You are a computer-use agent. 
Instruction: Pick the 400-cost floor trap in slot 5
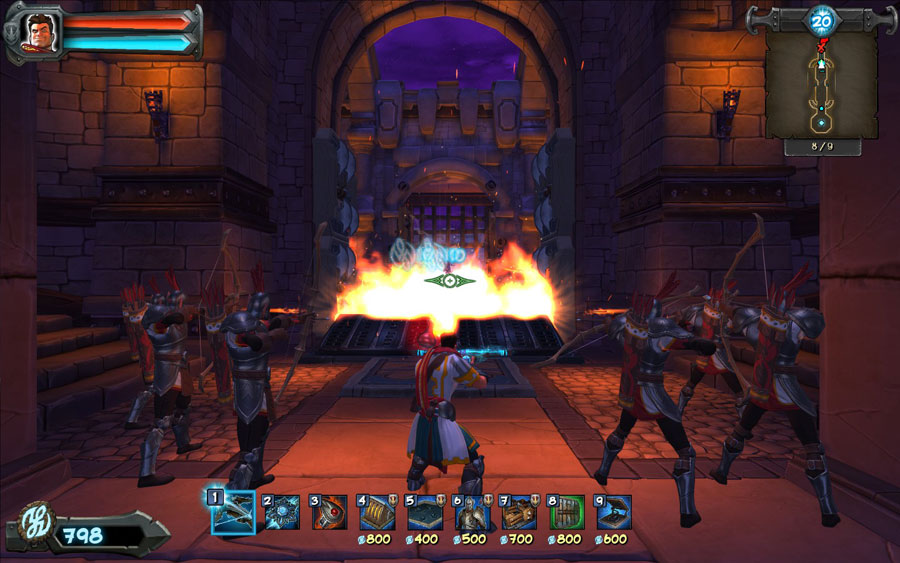(424, 512)
